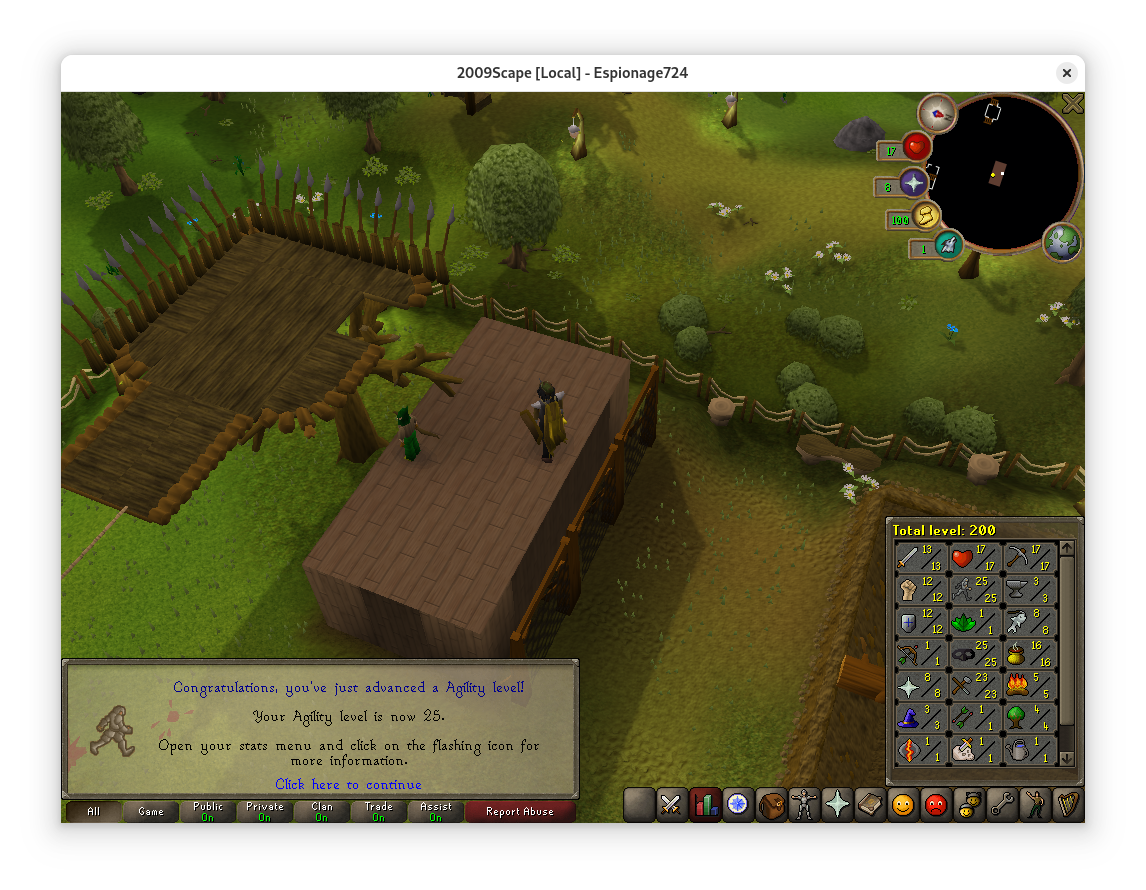Click here to continue the level-up dialogue

click(x=348, y=785)
